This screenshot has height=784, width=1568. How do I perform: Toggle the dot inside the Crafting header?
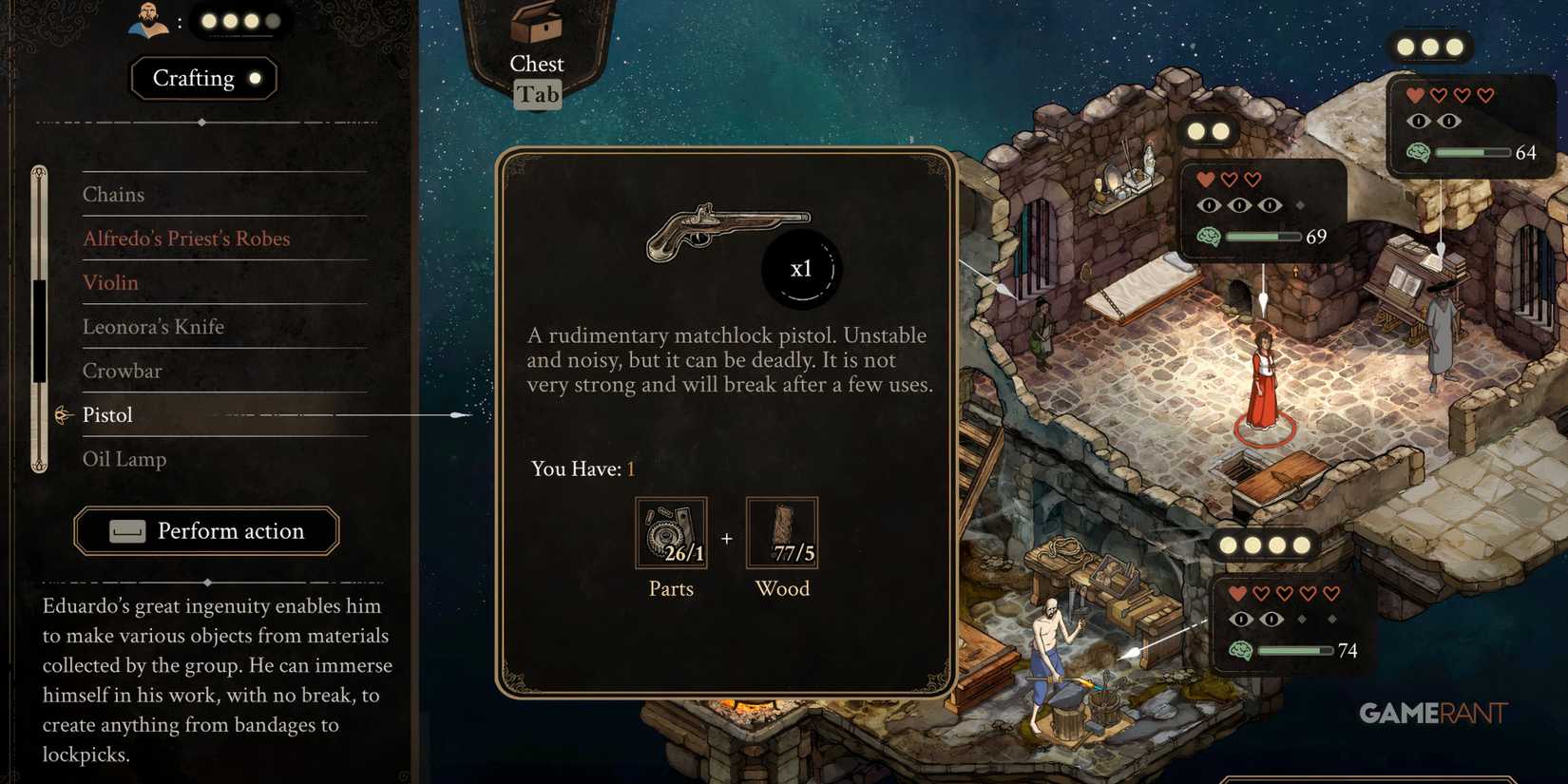255,79
